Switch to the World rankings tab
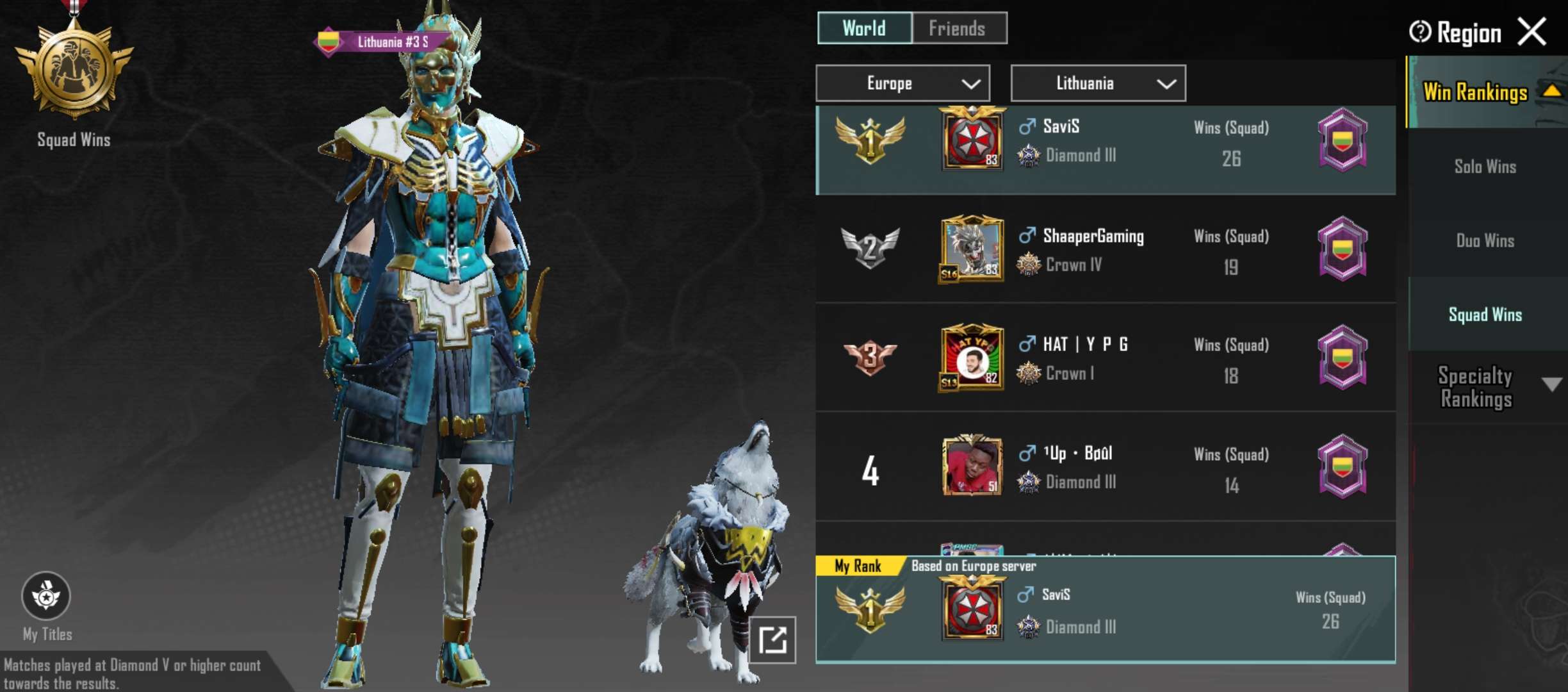 [x=864, y=28]
